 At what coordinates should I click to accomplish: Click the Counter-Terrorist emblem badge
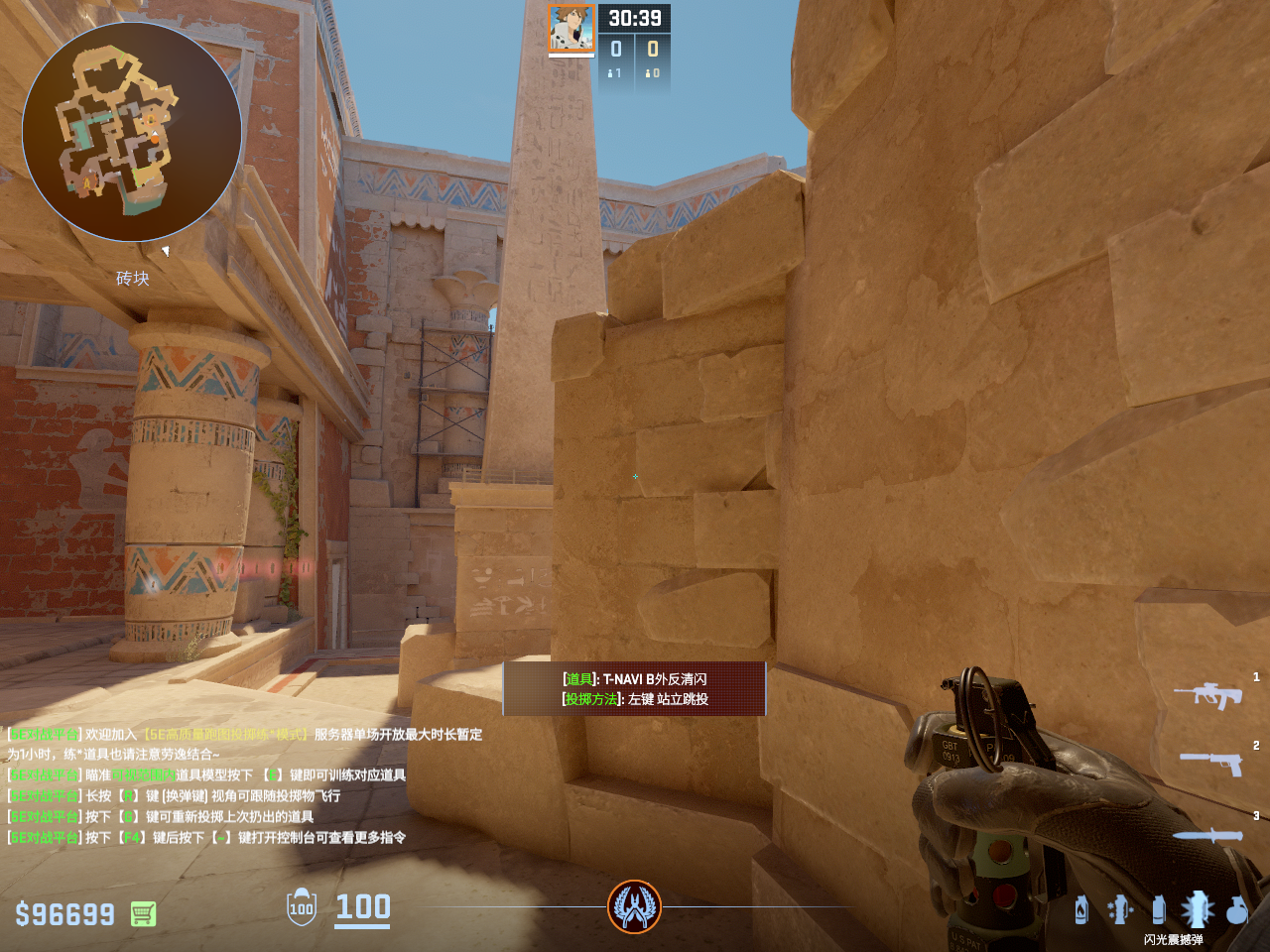coord(634,906)
